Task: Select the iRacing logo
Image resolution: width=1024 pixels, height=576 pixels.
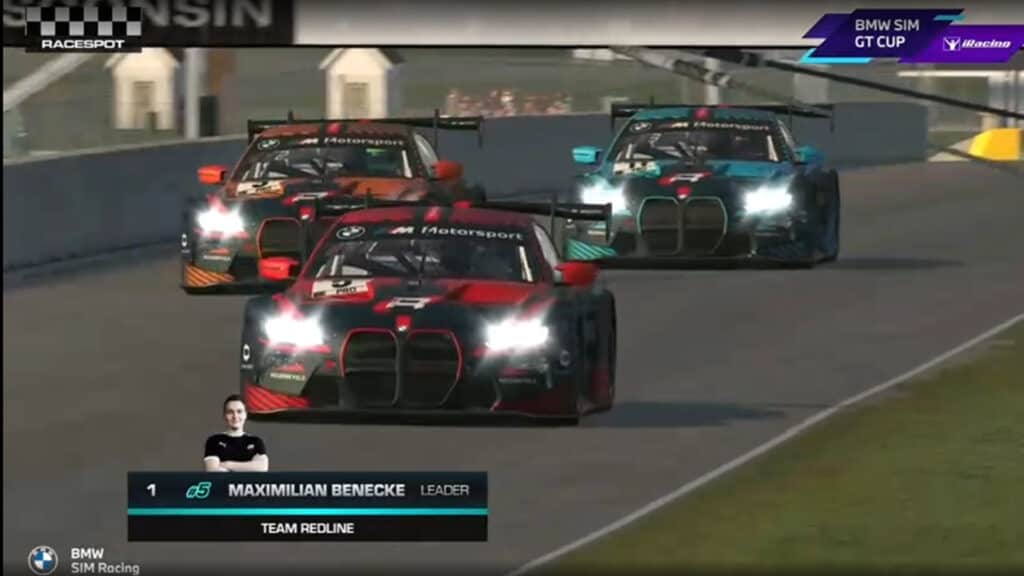Action: coord(975,43)
